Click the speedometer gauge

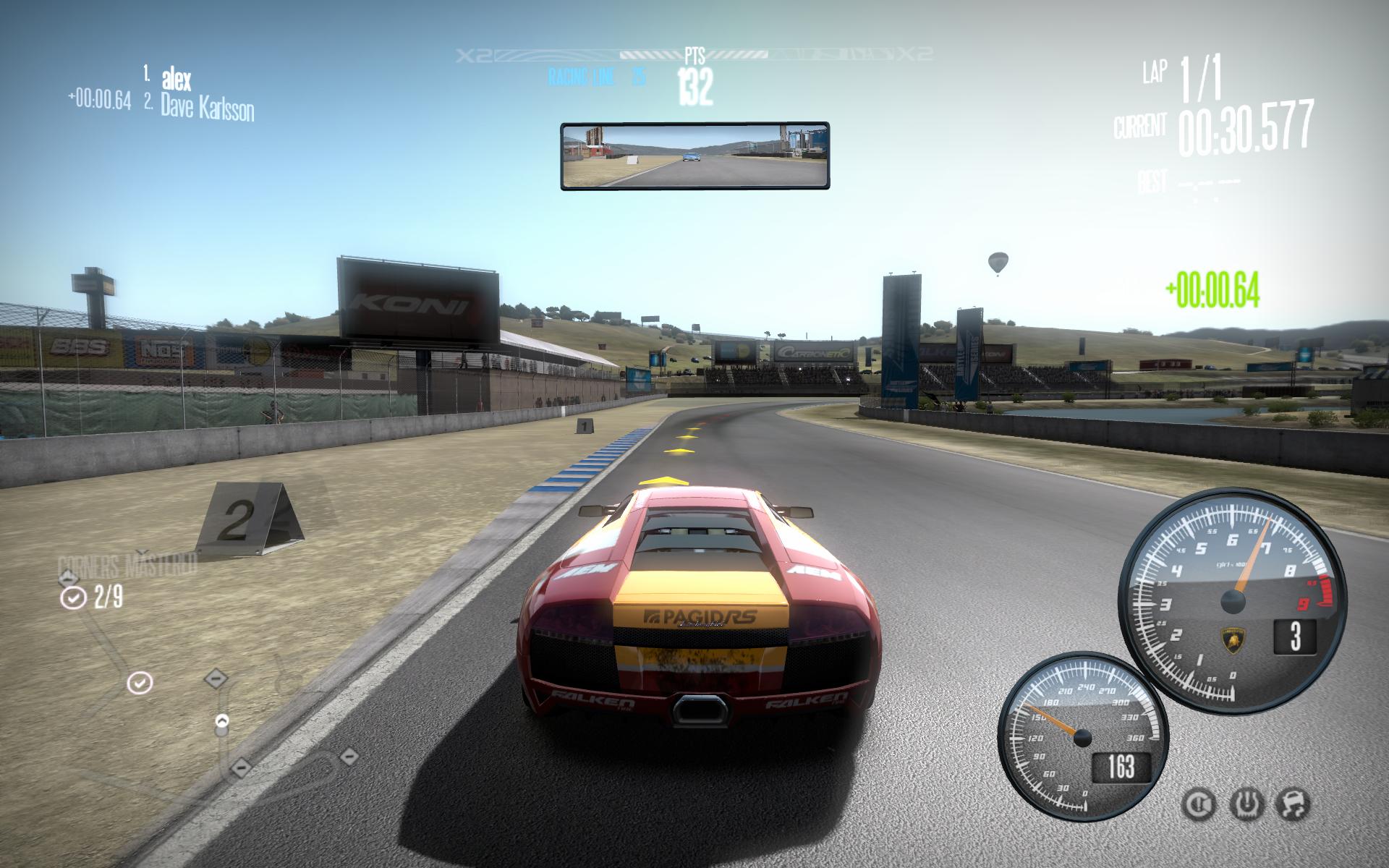coord(1082,736)
